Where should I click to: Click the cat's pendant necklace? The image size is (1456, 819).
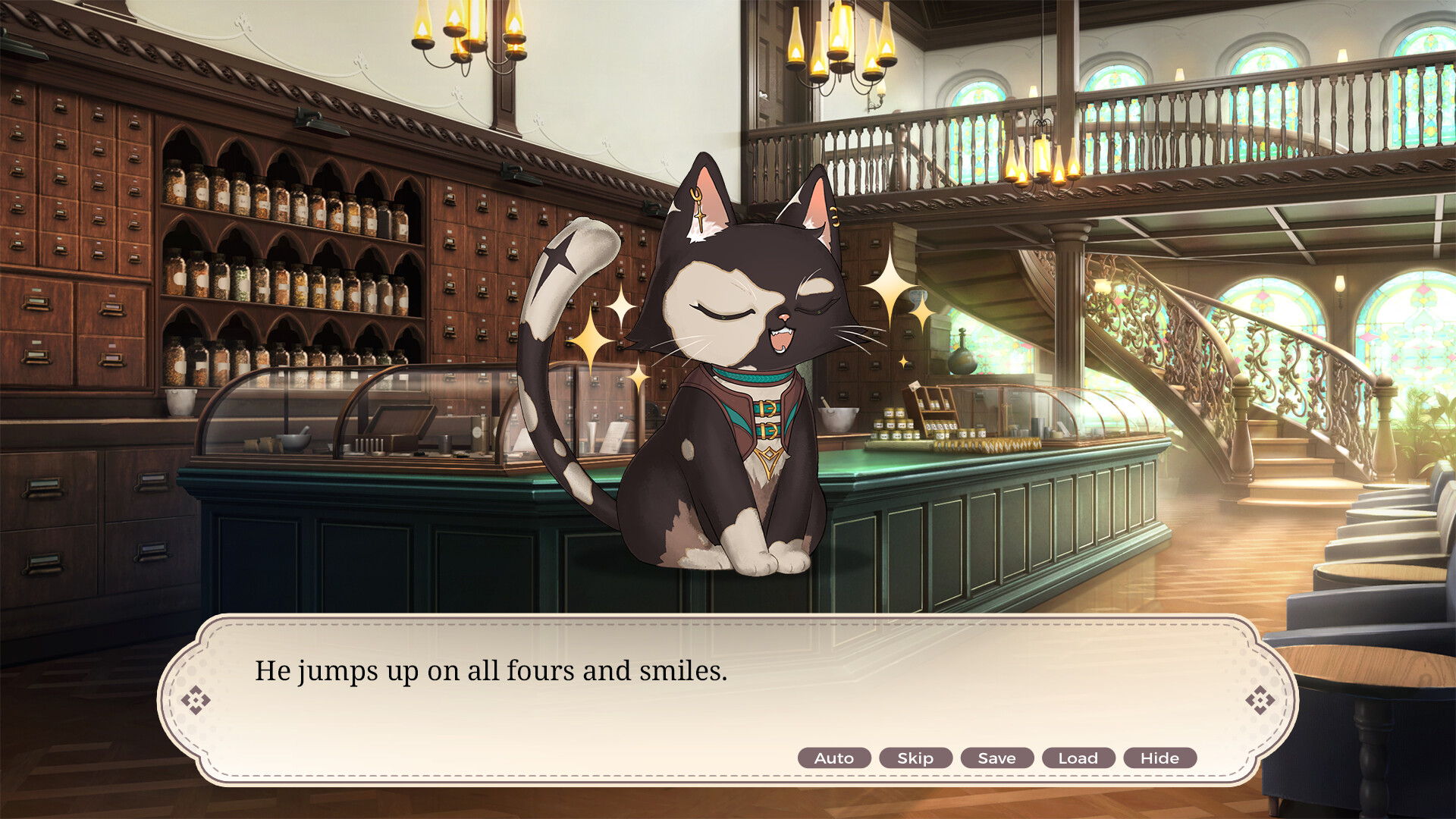pyautogui.click(x=768, y=459)
